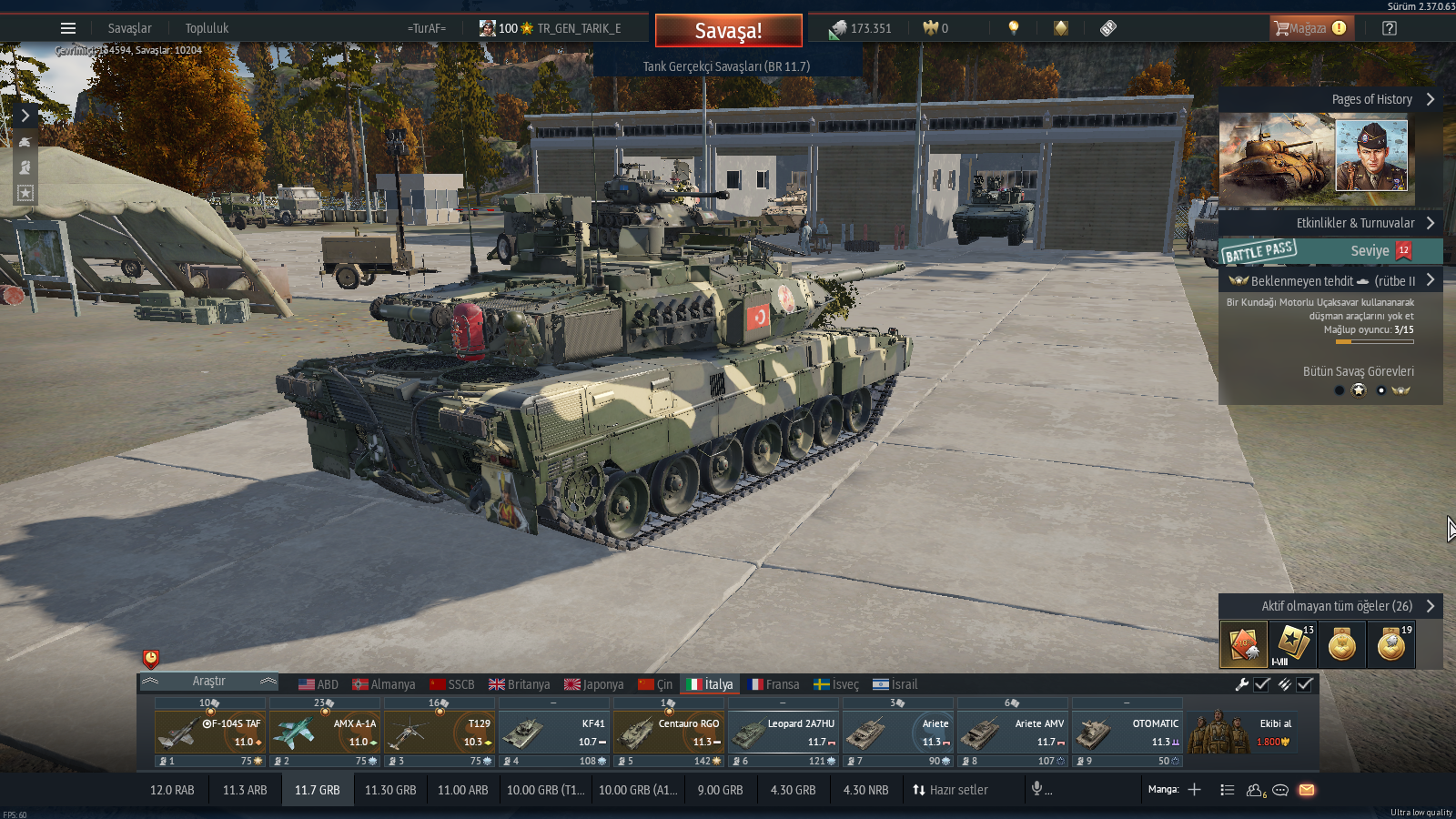
Task: Pick the F-104S TAF aircraft slot
Action: coord(210,733)
